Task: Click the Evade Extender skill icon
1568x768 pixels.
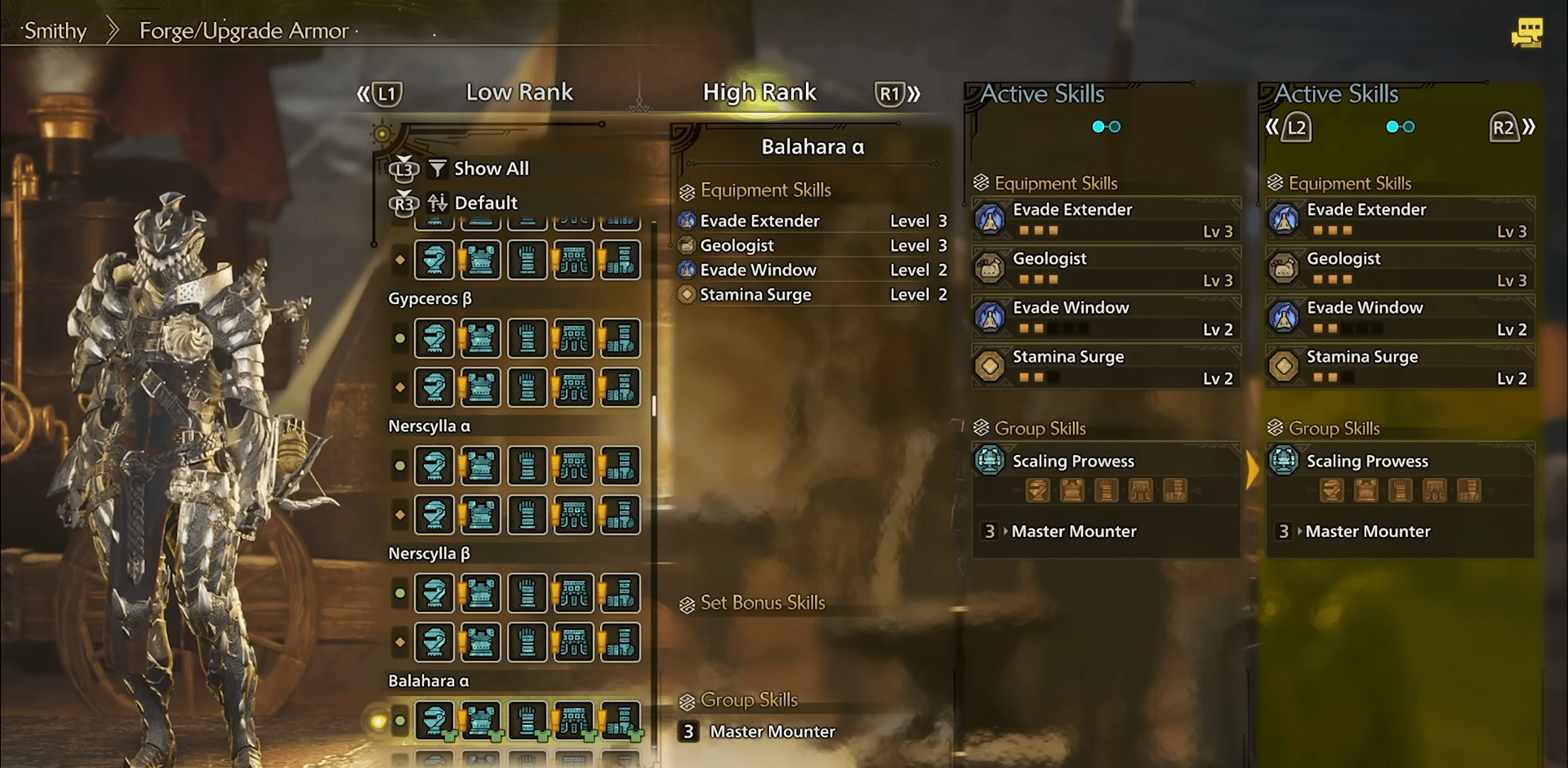Action: [x=989, y=219]
